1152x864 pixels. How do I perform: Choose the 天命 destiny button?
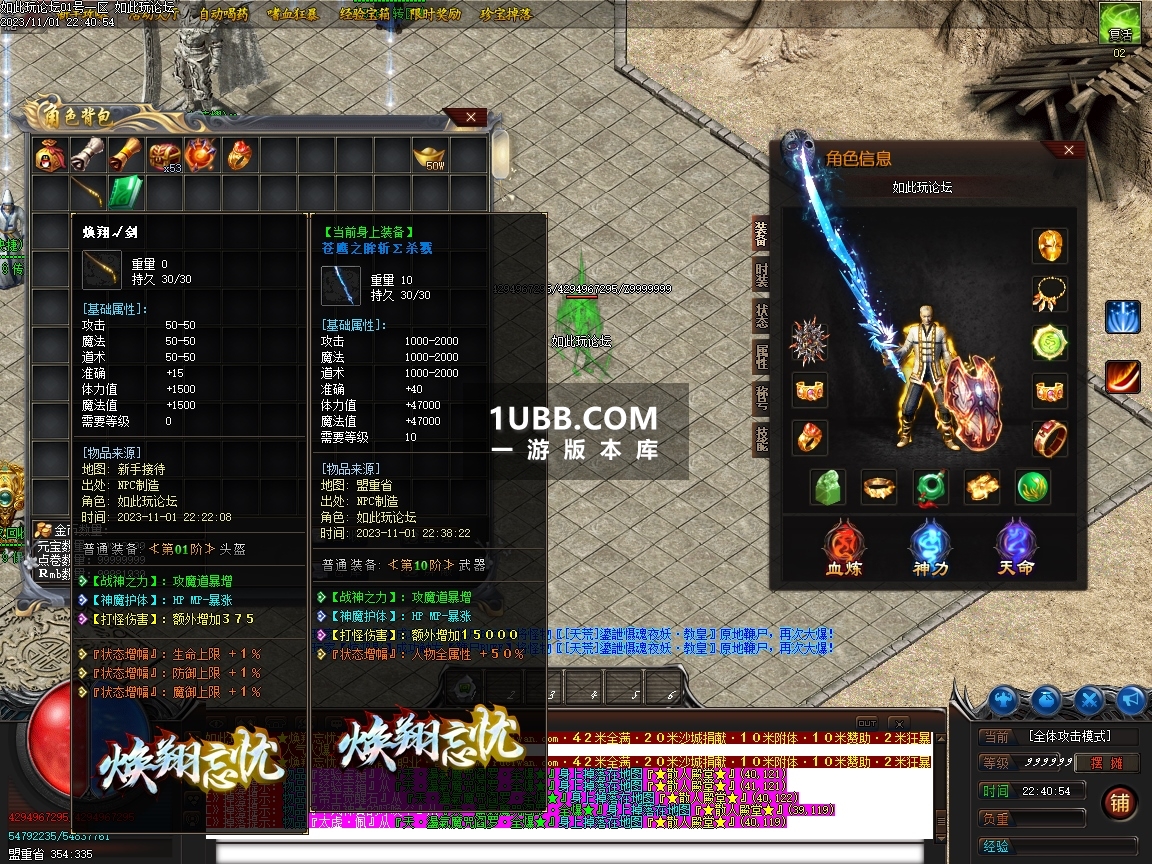point(1016,548)
